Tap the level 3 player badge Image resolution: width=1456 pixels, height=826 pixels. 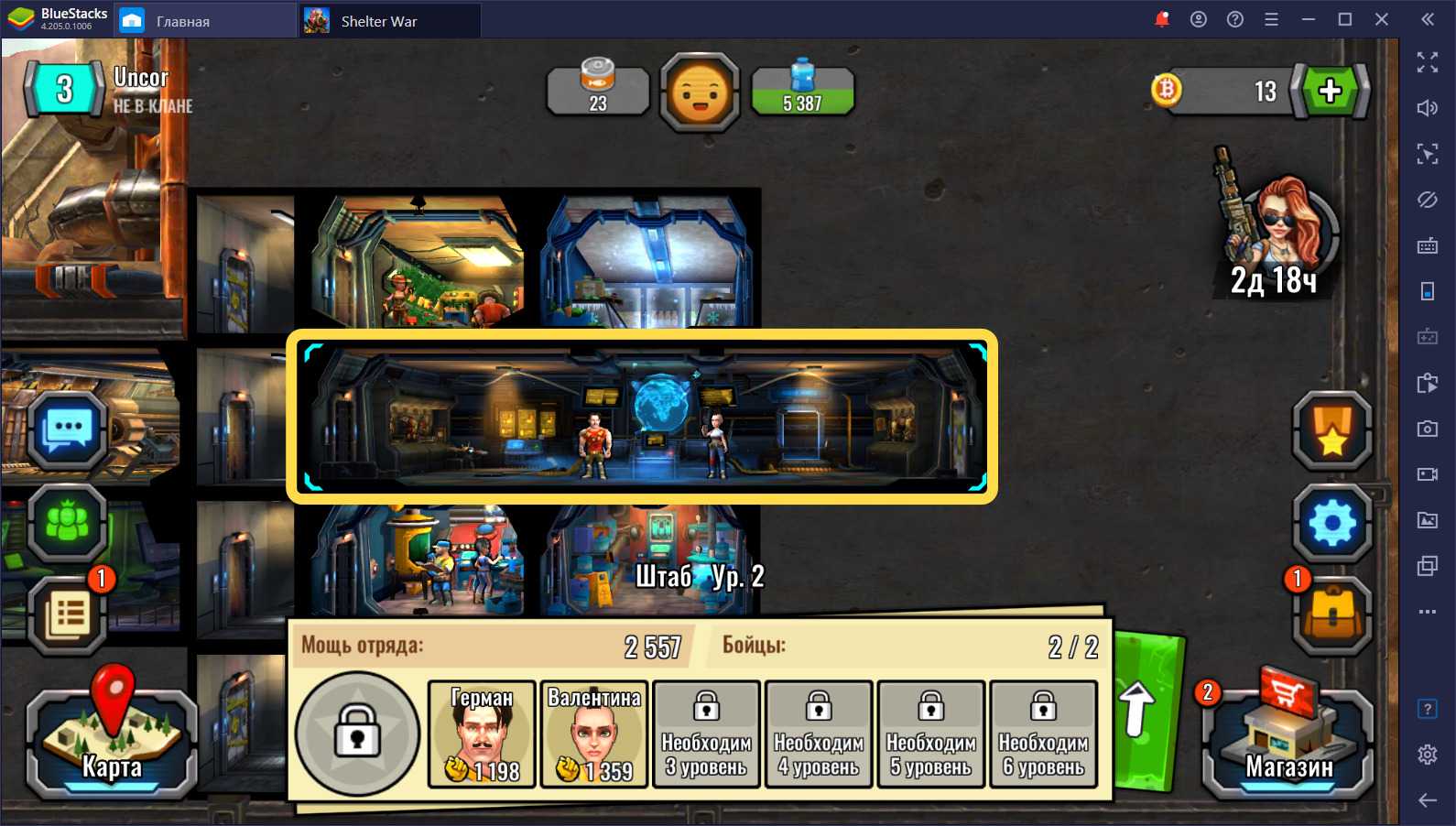point(64,90)
